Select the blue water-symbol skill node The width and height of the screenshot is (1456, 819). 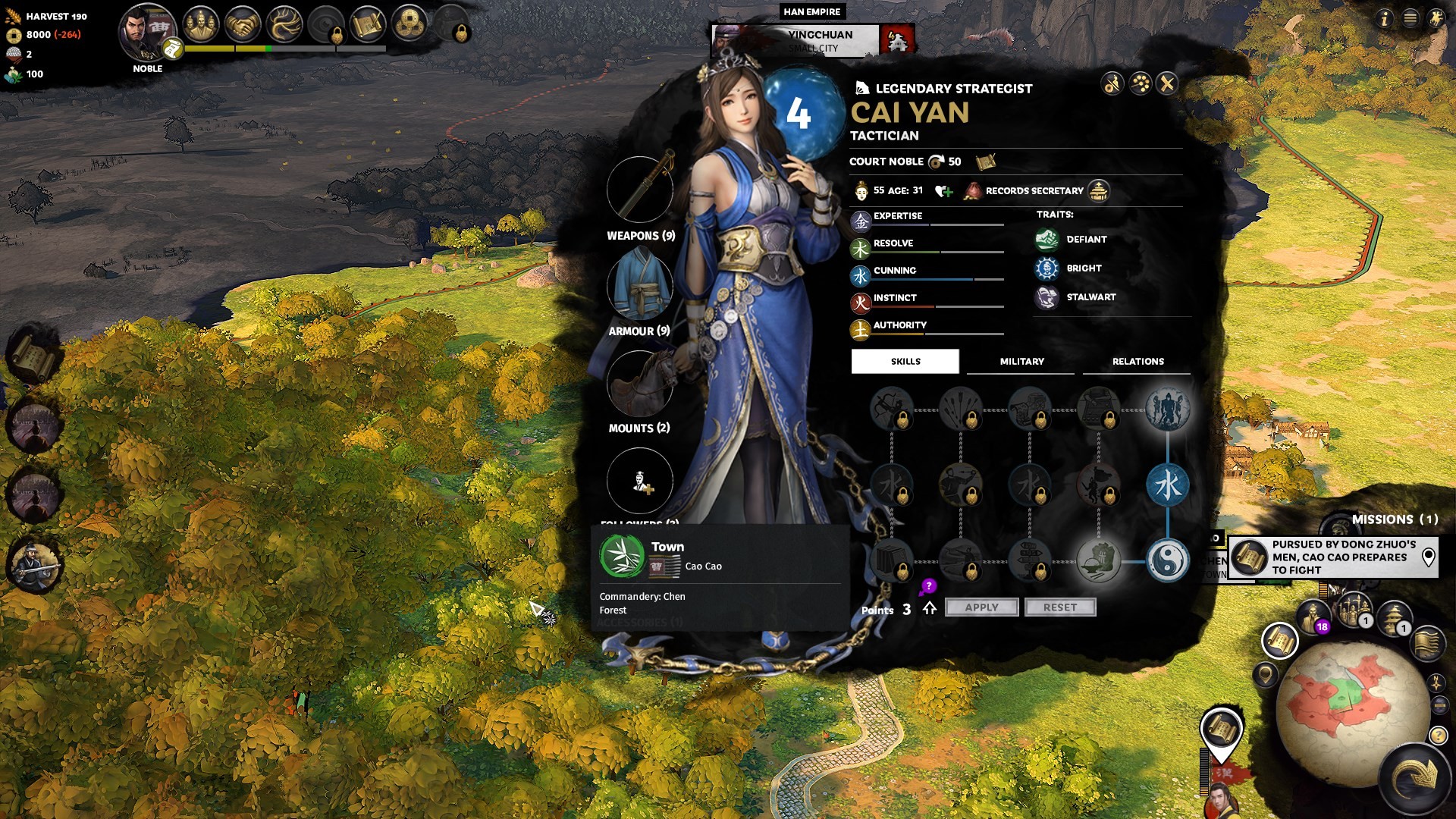[1168, 485]
